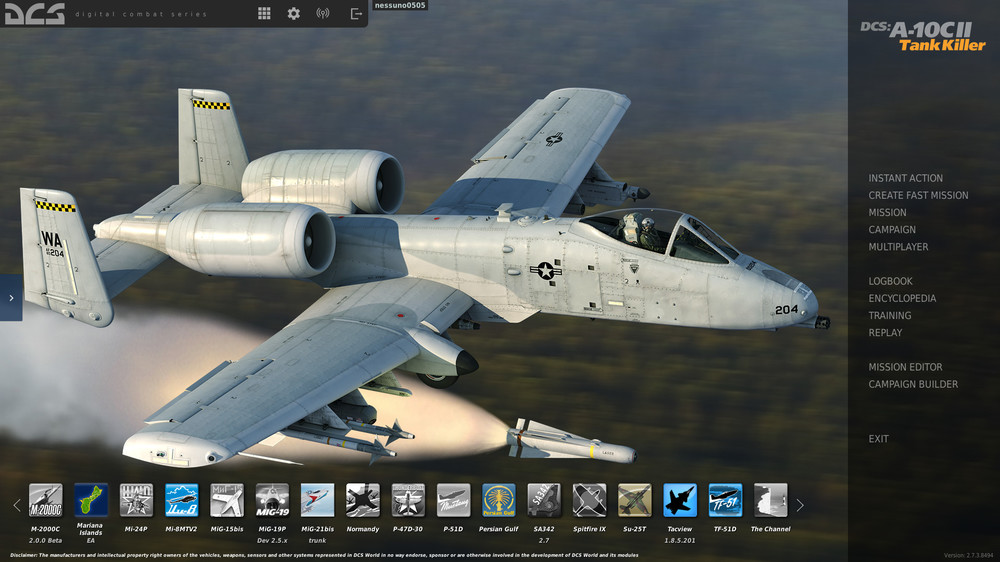Screen dimensions: 1000x562
Task: Select the M-2000C module thumbnail
Action: pyautogui.click(x=46, y=500)
